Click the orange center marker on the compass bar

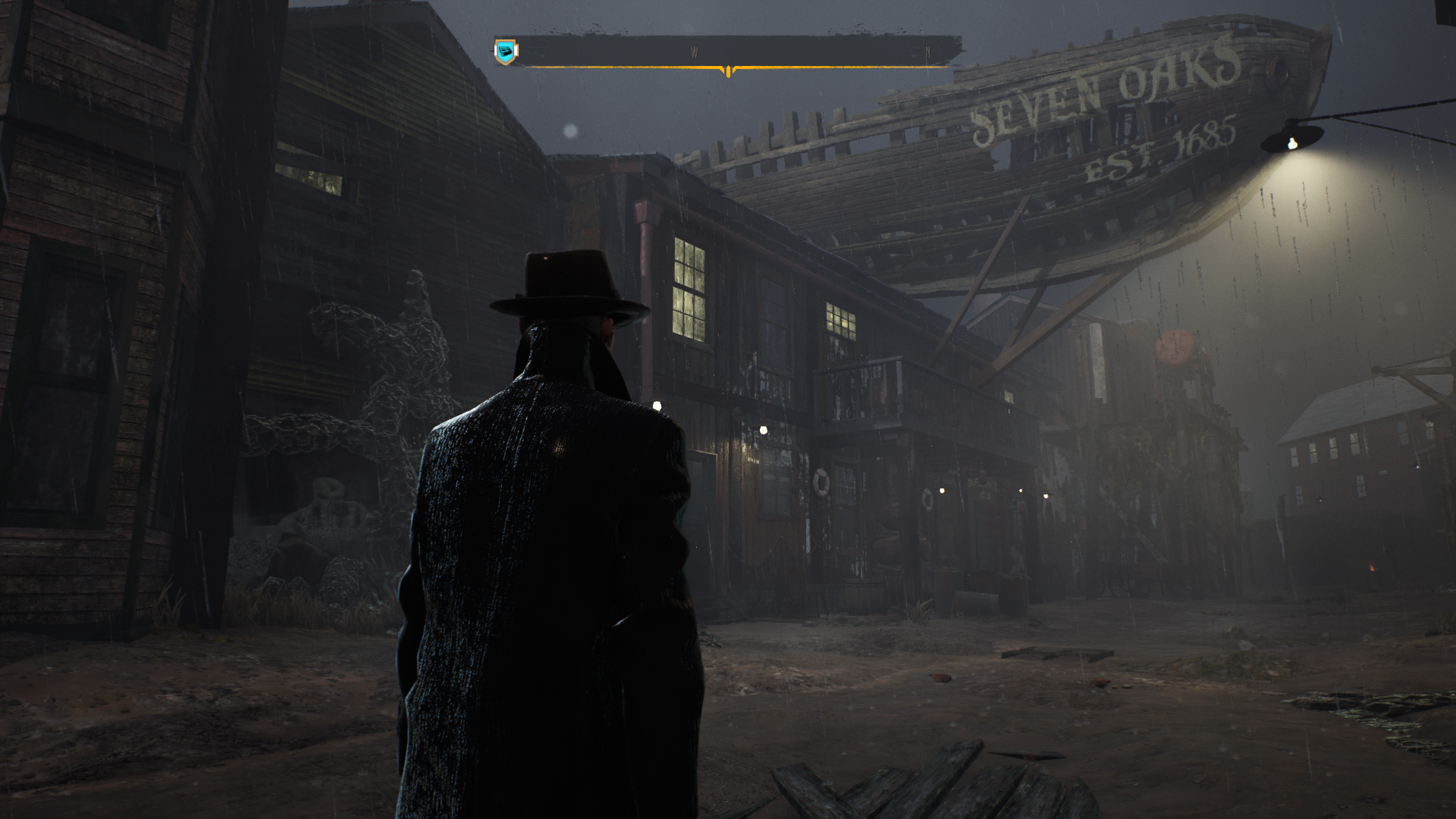(x=728, y=71)
